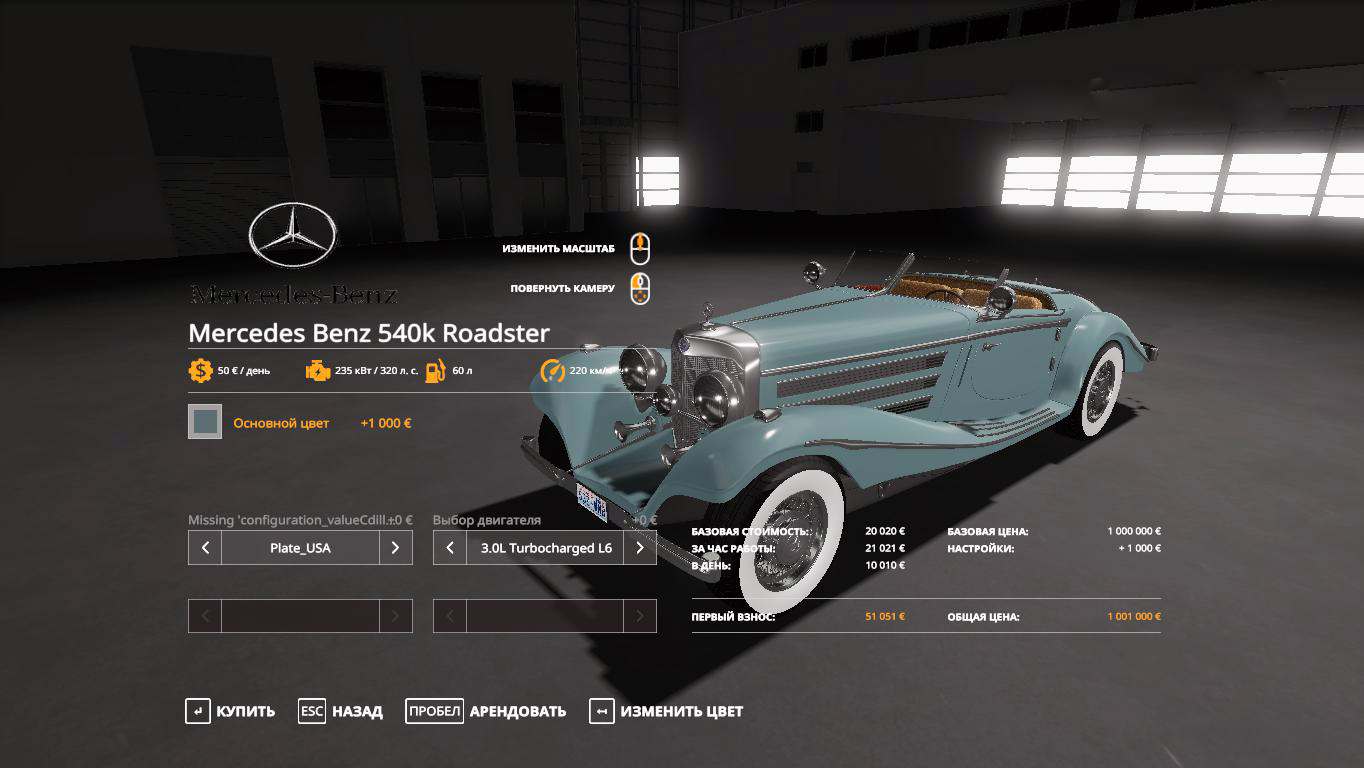1364x768 pixels.
Task: Go back using the Назад button
Action: 341,711
